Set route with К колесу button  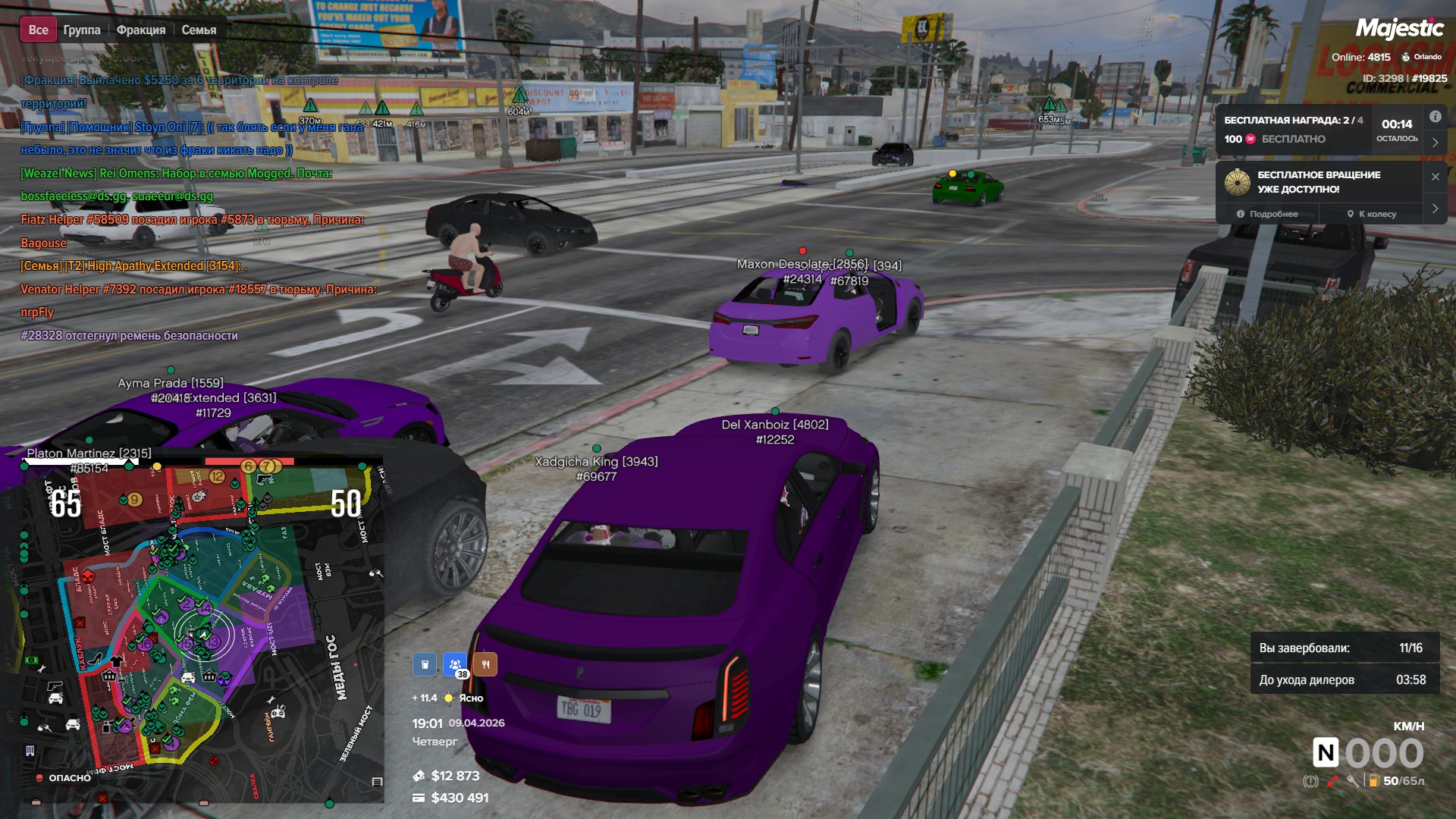(1372, 214)
